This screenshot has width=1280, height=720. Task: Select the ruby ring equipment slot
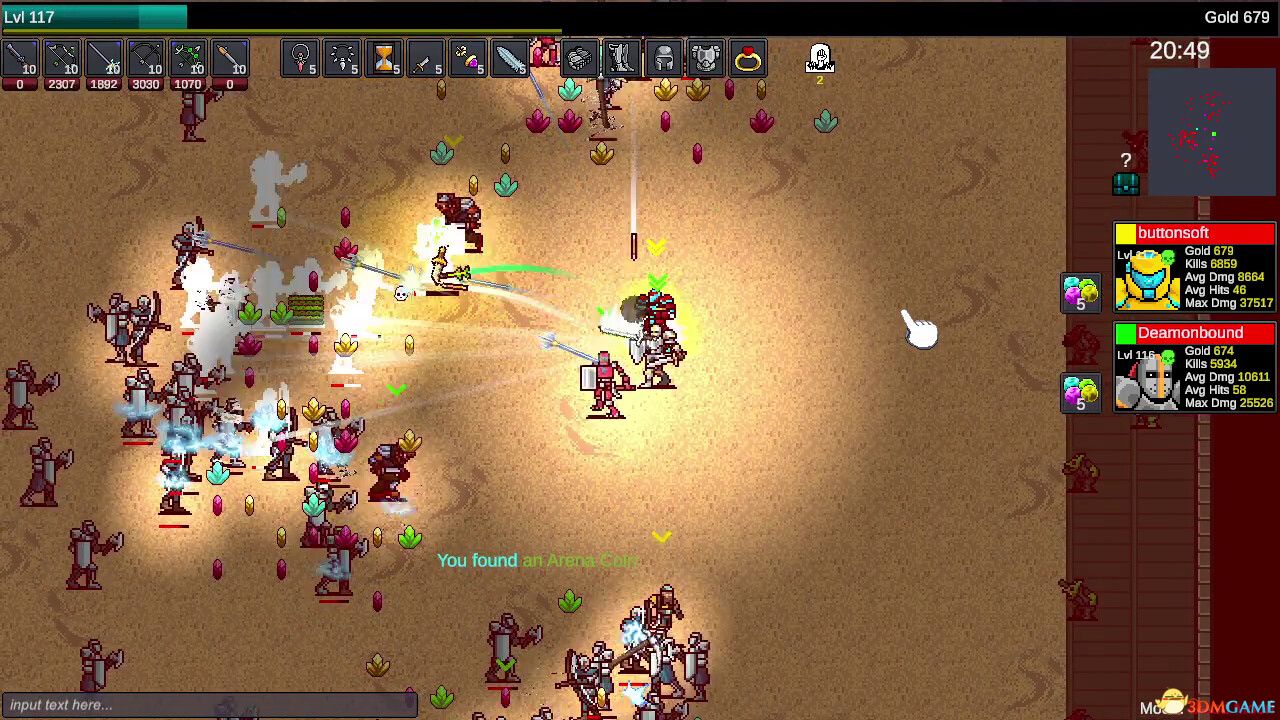point(747,60)
